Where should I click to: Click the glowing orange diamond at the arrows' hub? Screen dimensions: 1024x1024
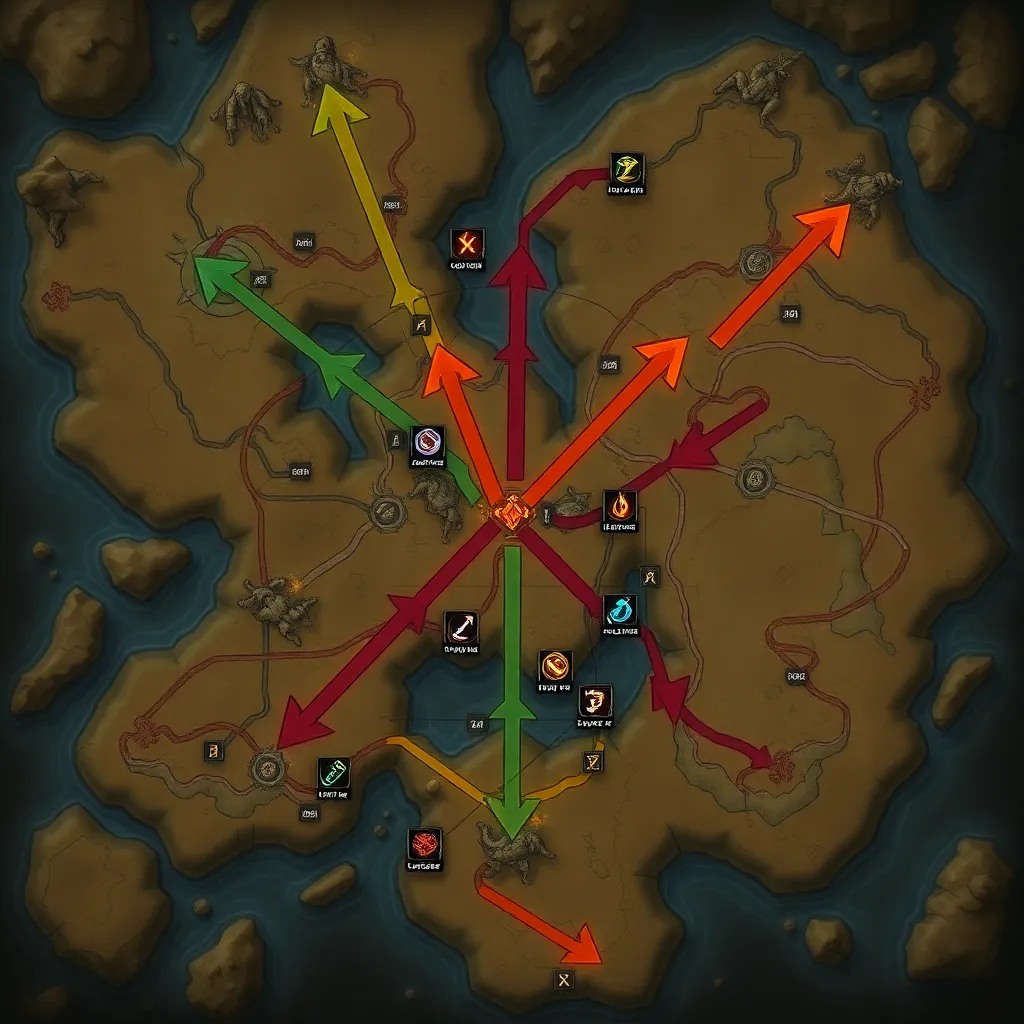pos(513,513)
